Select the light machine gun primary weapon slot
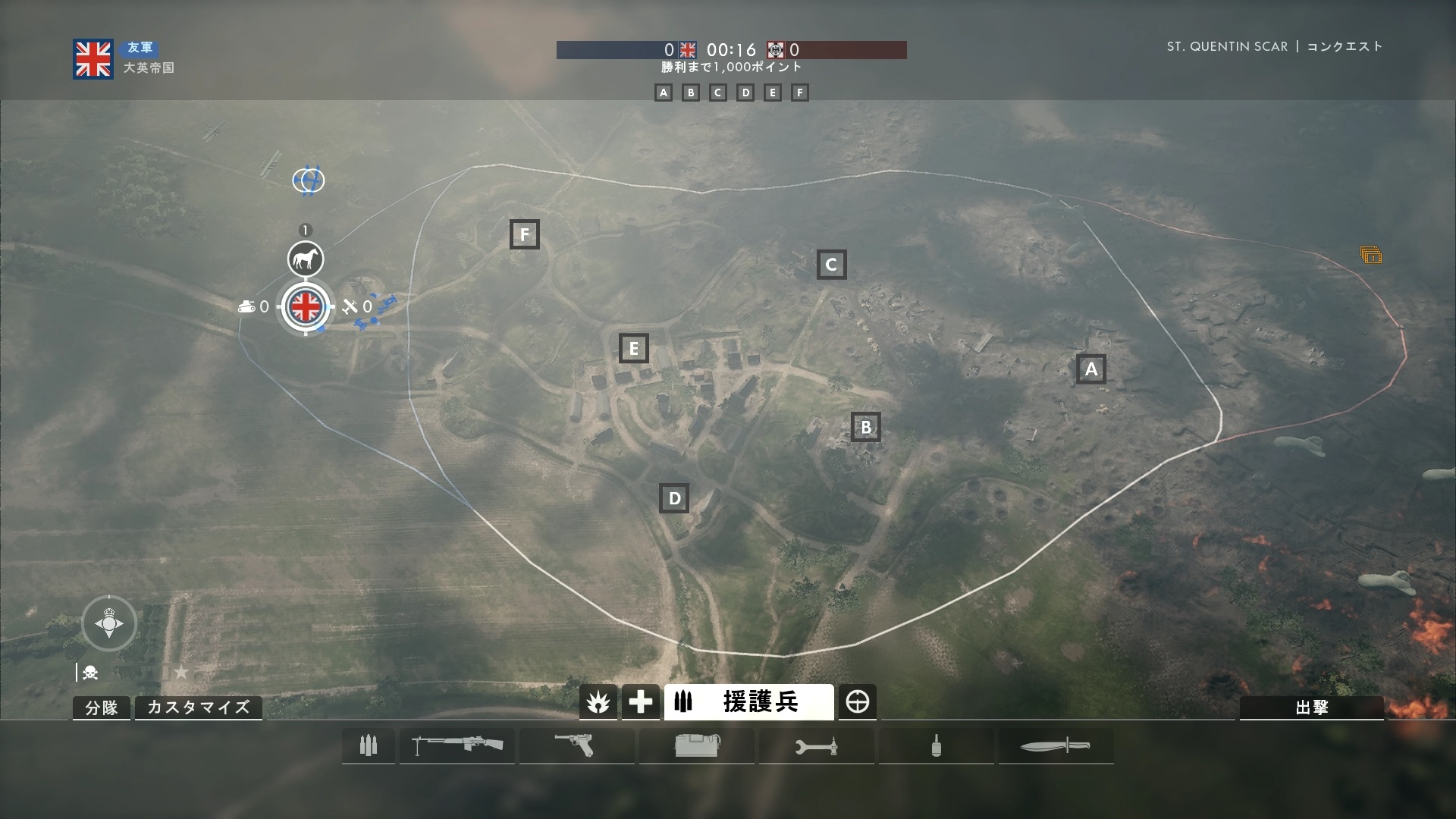This screenshot has width=1456, height=819. pos(457,745)
